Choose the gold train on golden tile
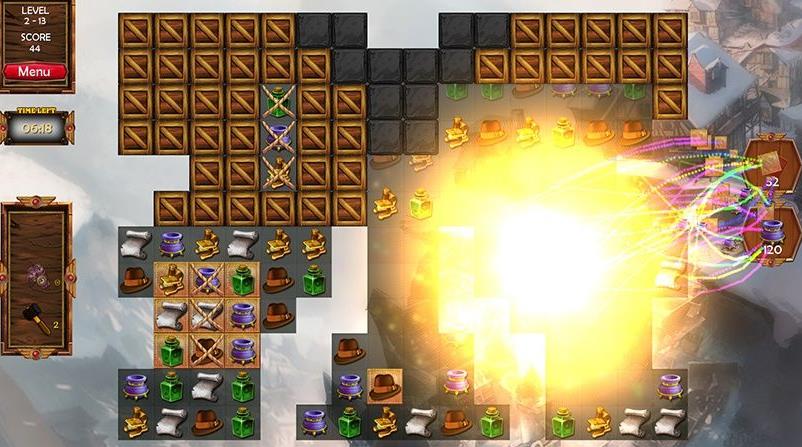Image resolution: width=802 pixels, height=447 pixels. click(x=172, y=279)
